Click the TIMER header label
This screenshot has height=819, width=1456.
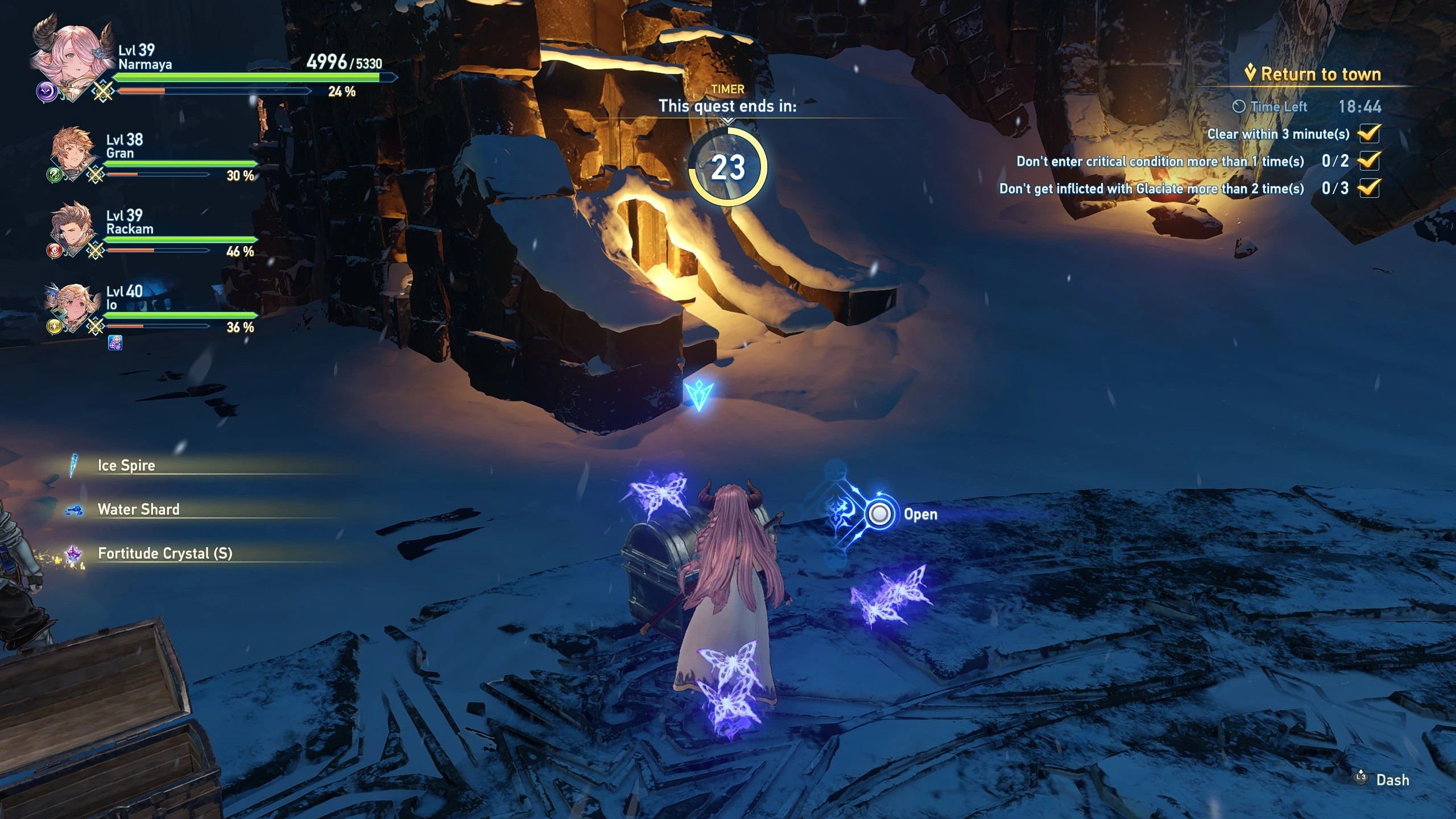pos(729,89)
